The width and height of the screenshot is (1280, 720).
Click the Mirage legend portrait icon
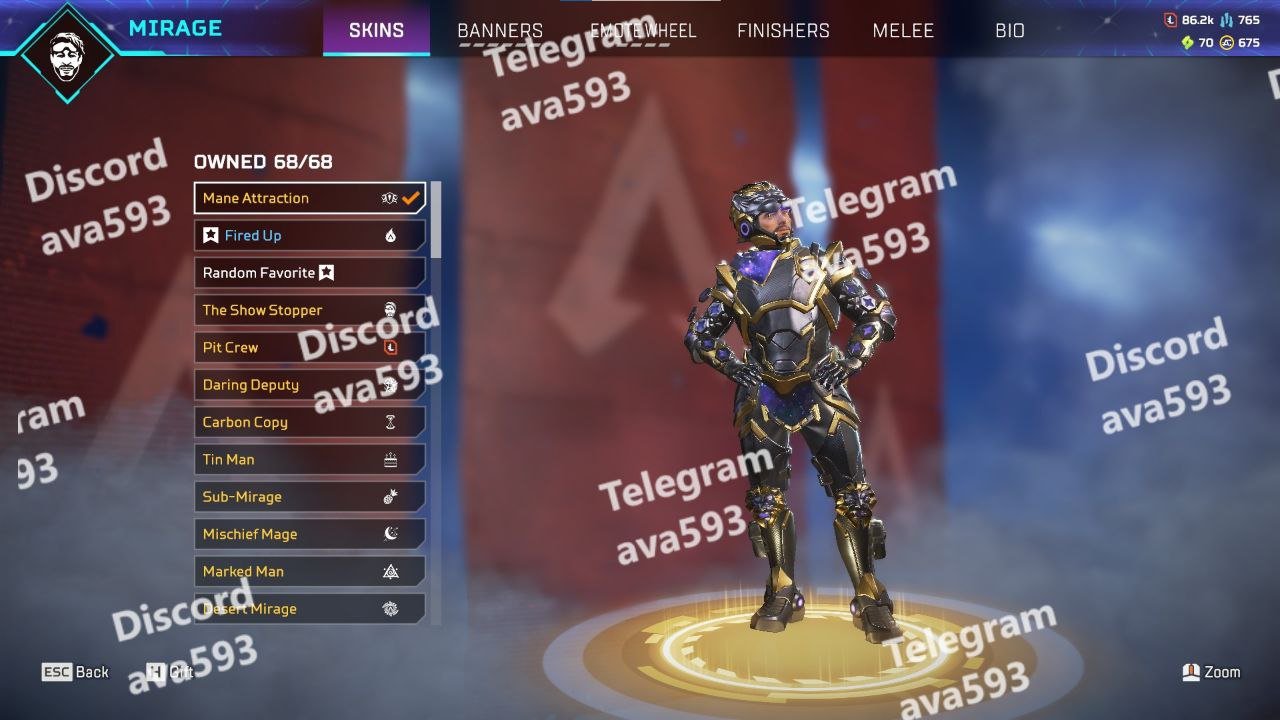[67, 52]
